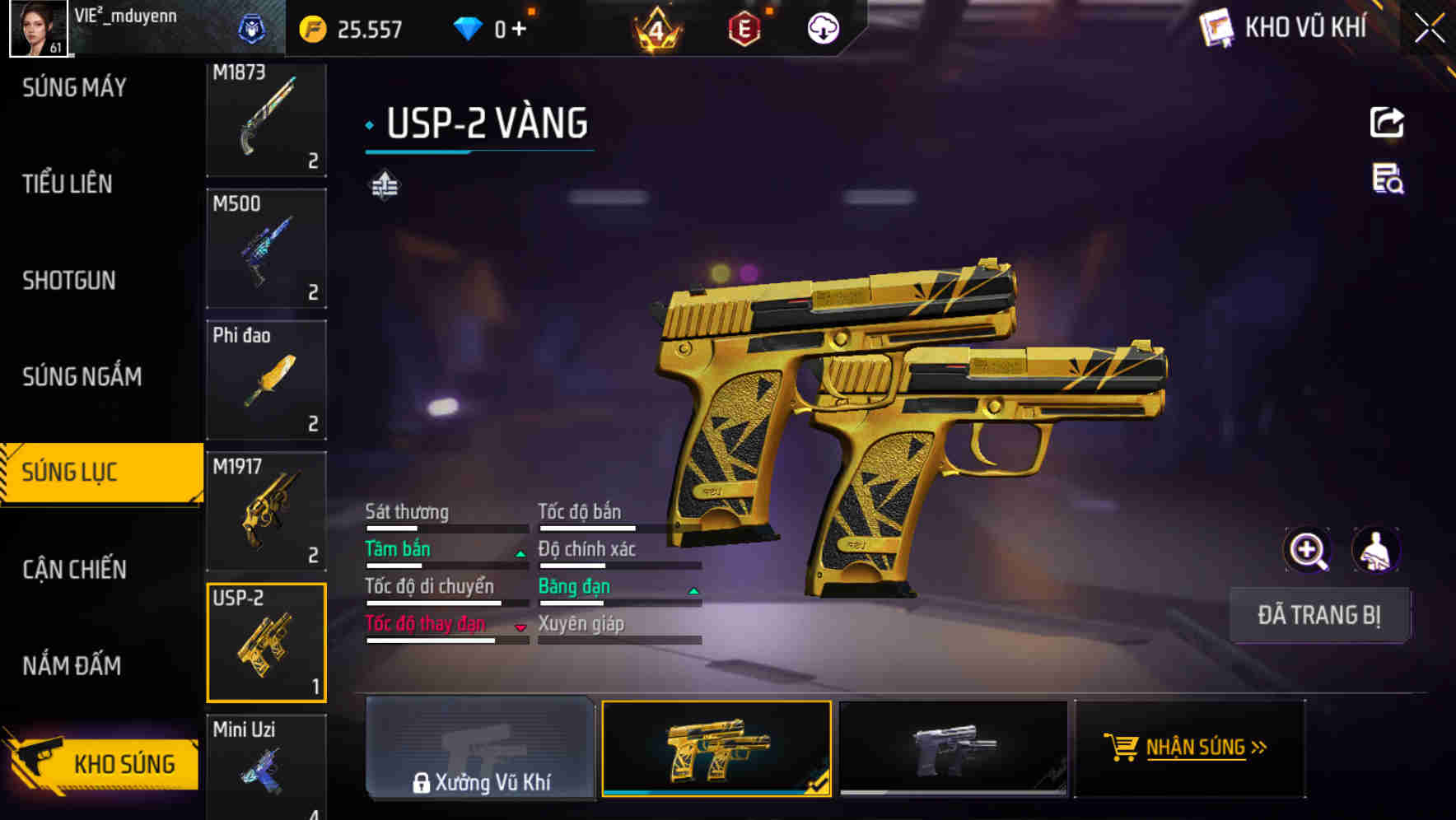The width and height of the screenshot is (1456, 820).
Task: Open KHO SÚNG from the sidebar
Action: coord(124,762)
